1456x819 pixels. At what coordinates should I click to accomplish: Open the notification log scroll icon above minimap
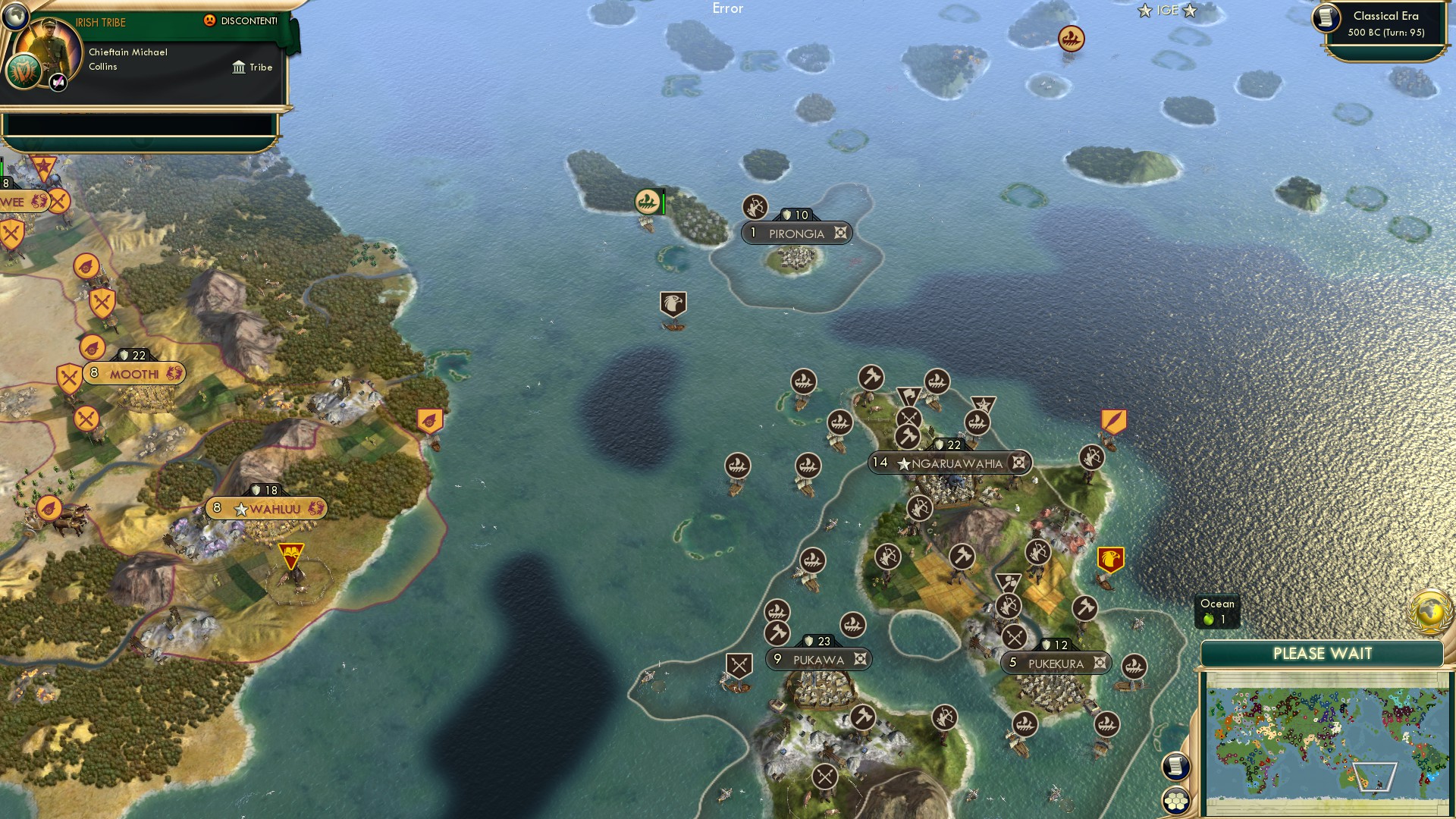(1177, 767)
